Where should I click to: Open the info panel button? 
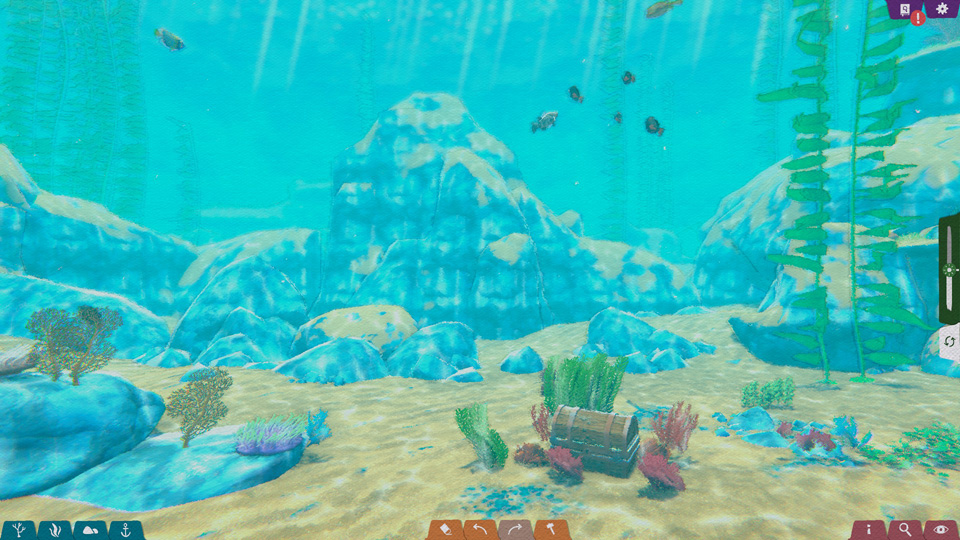pos(869,530)
